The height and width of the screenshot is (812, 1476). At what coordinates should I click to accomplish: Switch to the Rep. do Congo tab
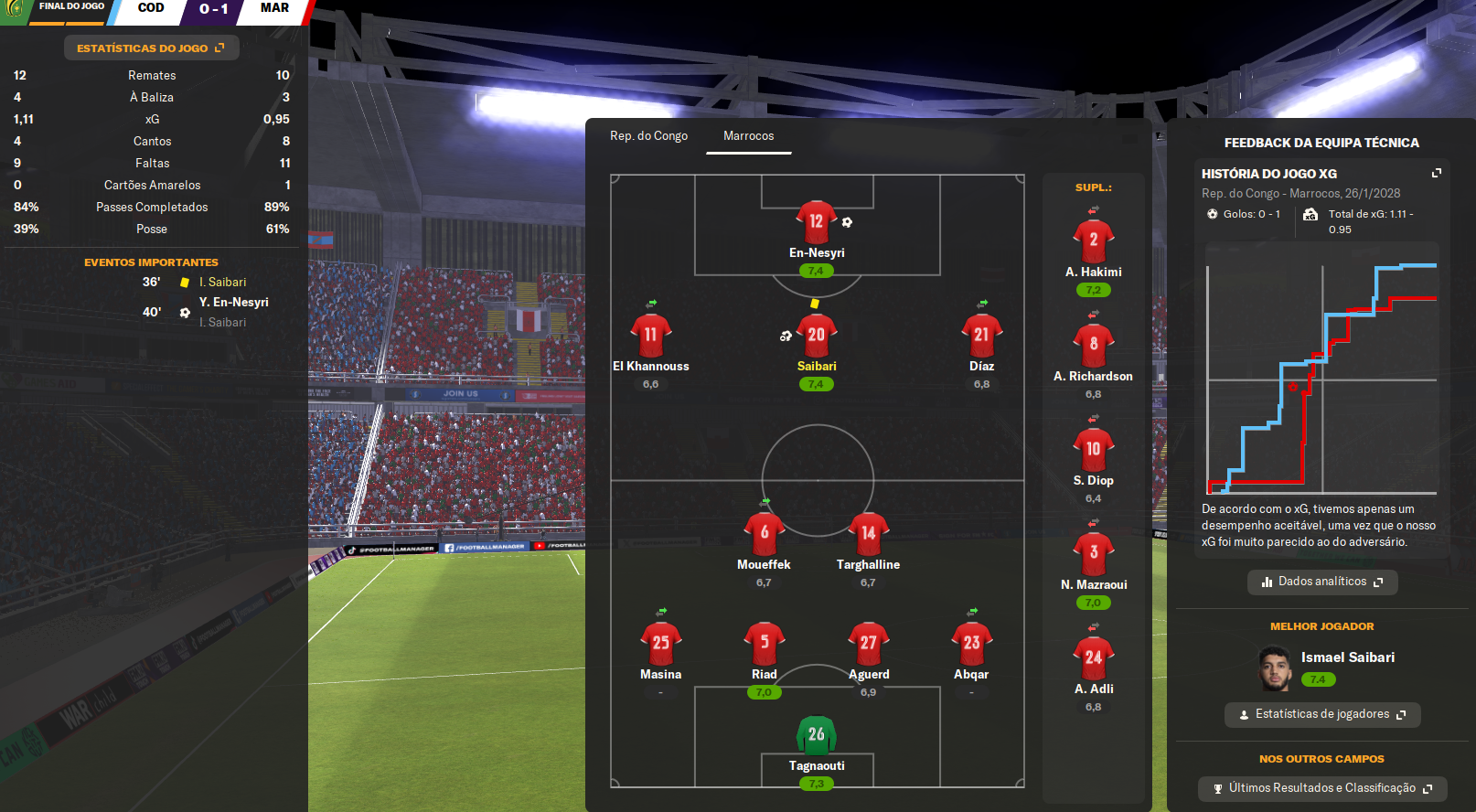pyautogui.click(x=648, y=136)
